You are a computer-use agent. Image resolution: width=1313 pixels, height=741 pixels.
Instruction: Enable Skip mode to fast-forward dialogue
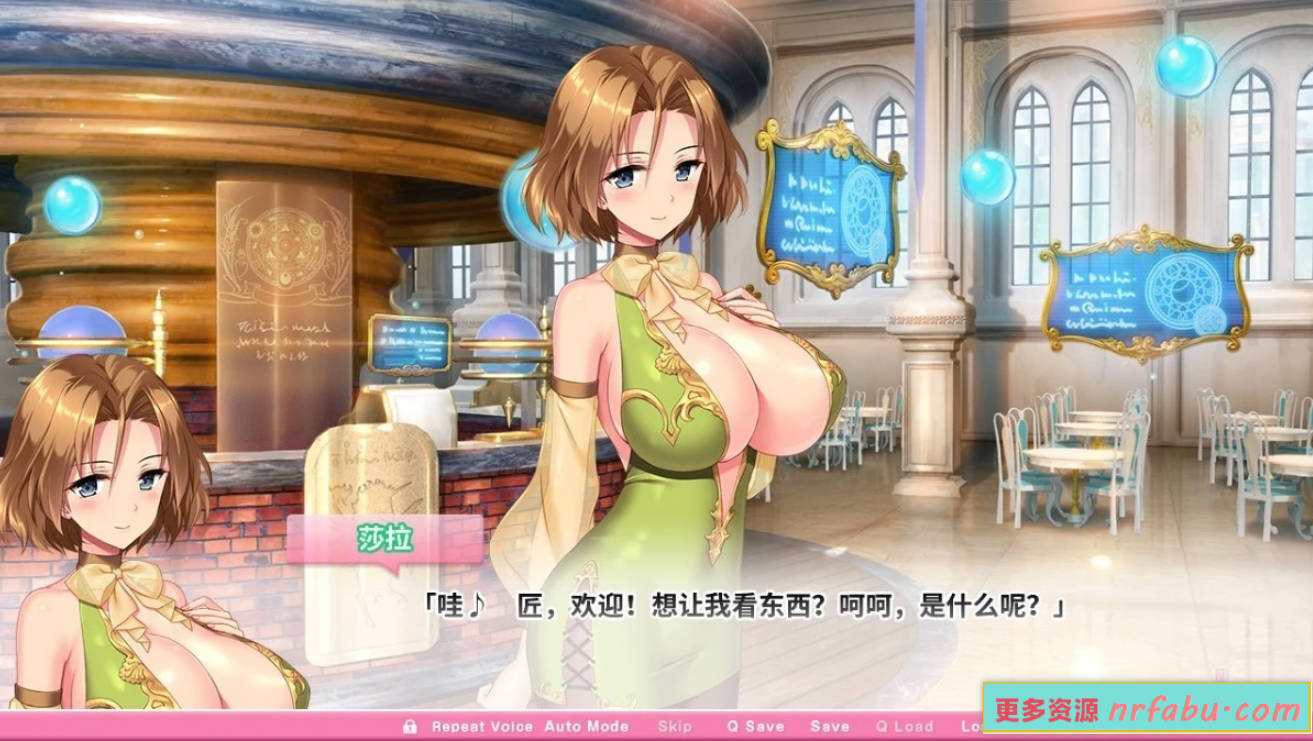[x=677, y=727]
